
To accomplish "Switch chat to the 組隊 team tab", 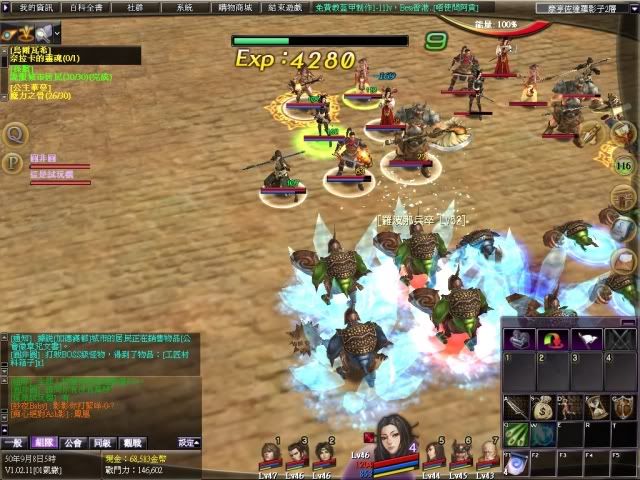I will [42, 442].
